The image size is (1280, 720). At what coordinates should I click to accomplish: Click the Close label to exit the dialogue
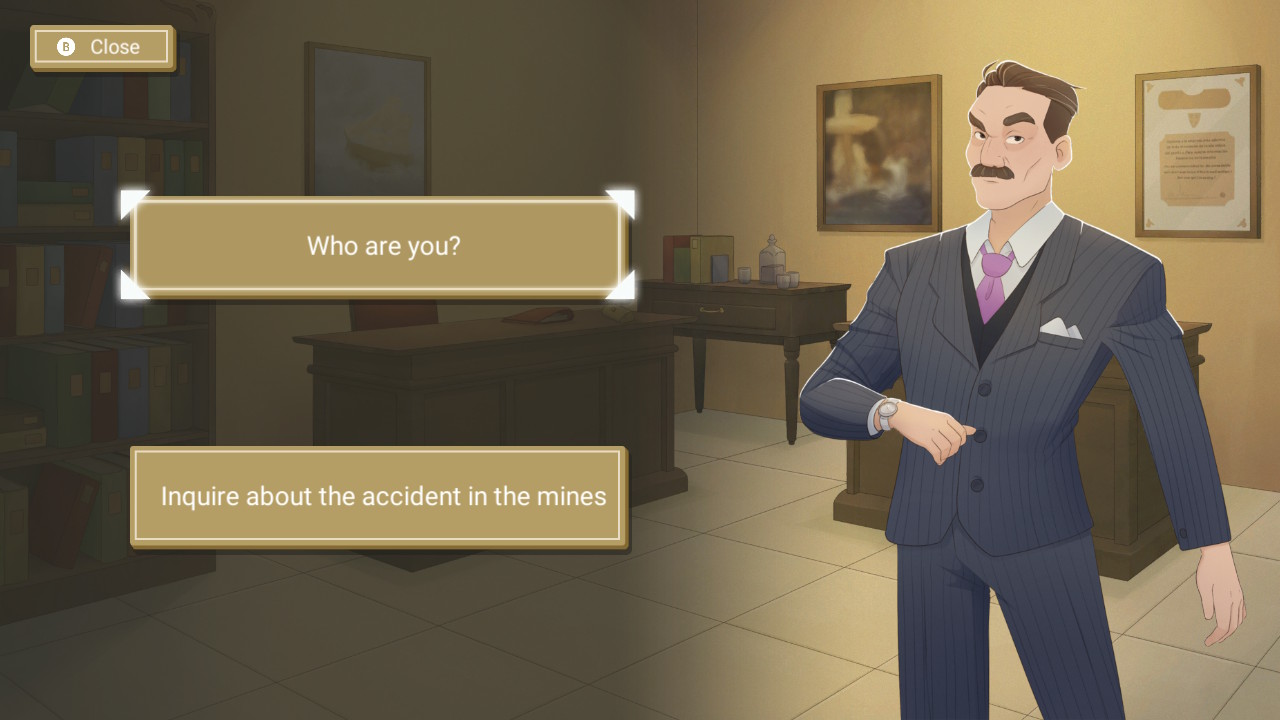pyautogui.click(x=117, y=46)
